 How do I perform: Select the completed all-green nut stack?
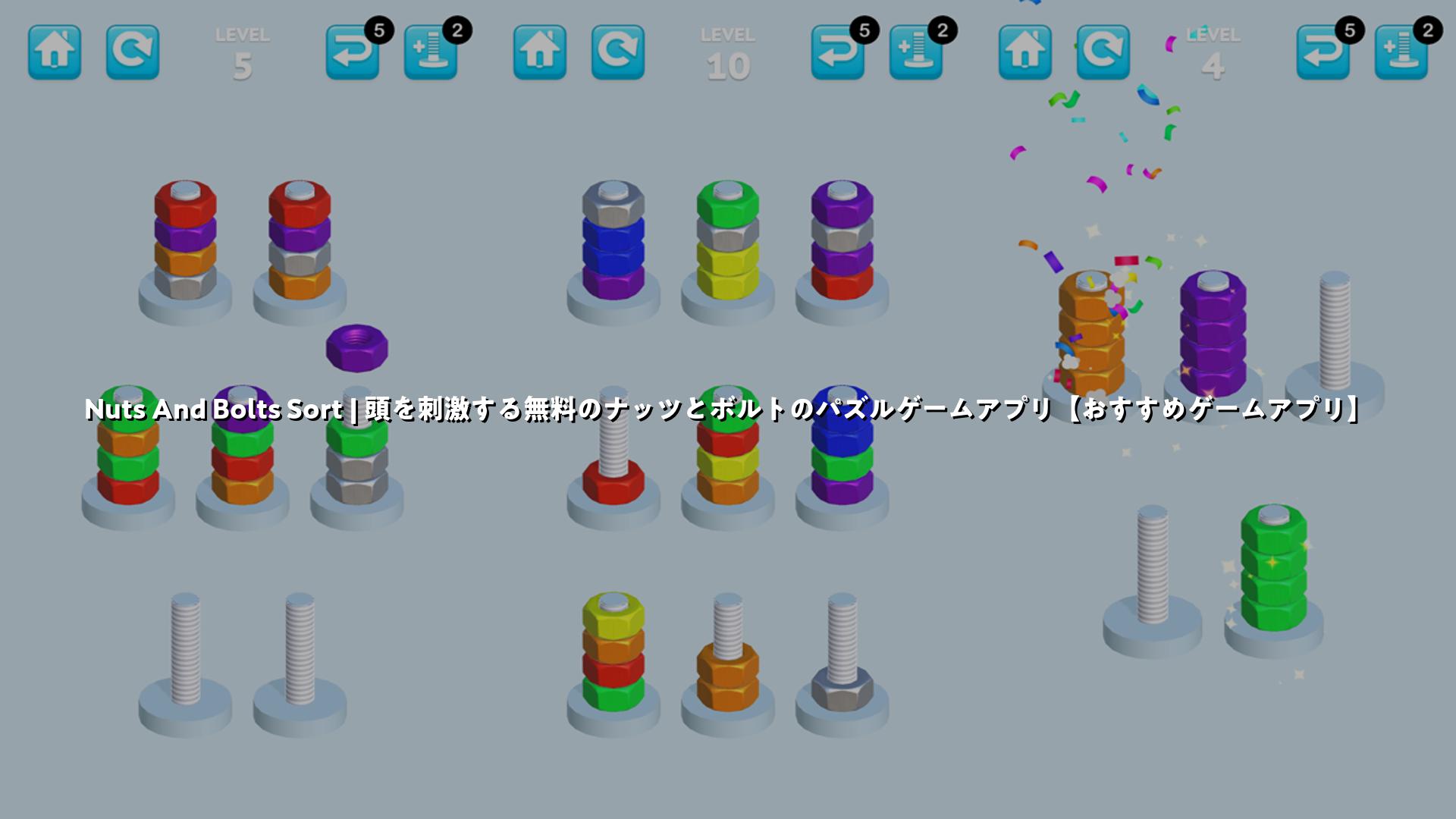1274,569
